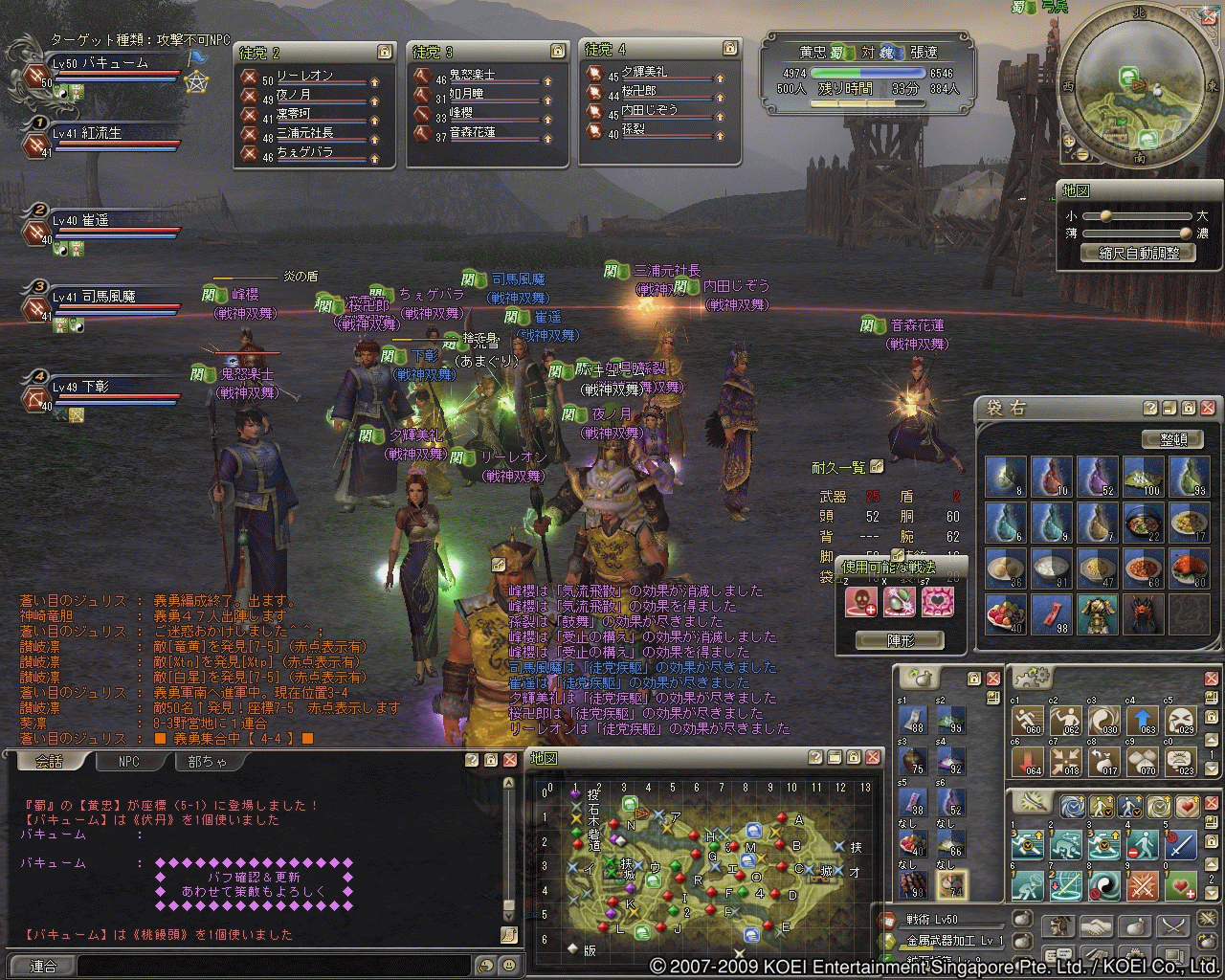Close the 袋右 bag window
This screenshot has height=980, width=1225.
tap(1208, 408)
